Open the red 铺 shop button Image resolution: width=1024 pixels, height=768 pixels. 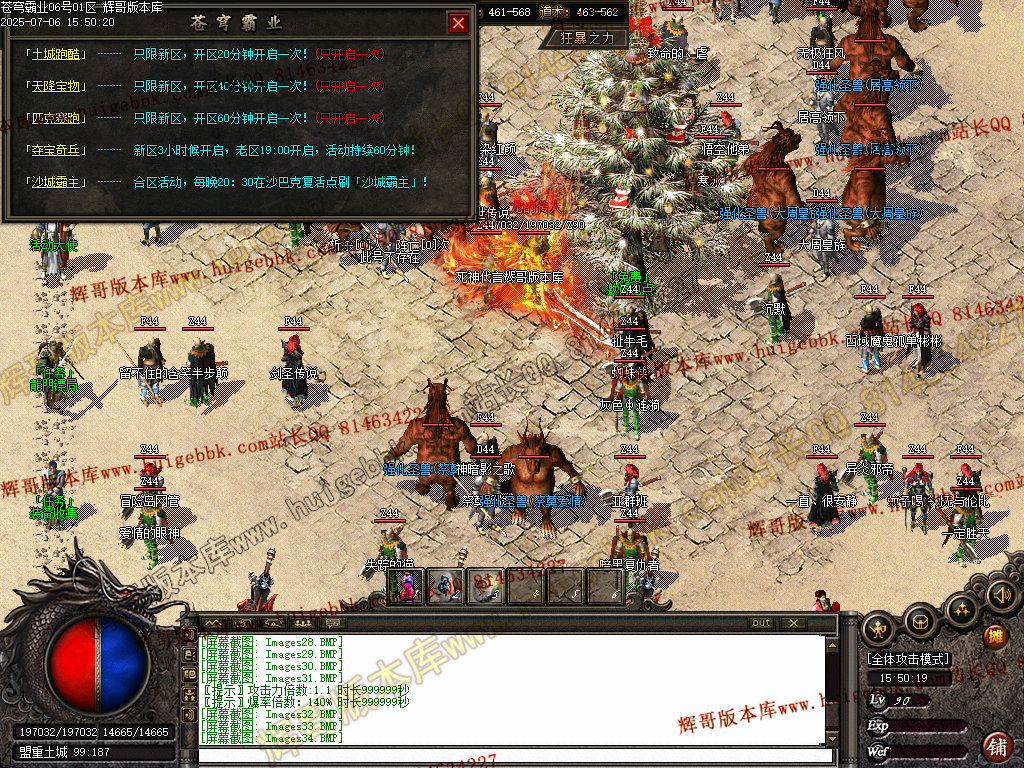point(996,745)
